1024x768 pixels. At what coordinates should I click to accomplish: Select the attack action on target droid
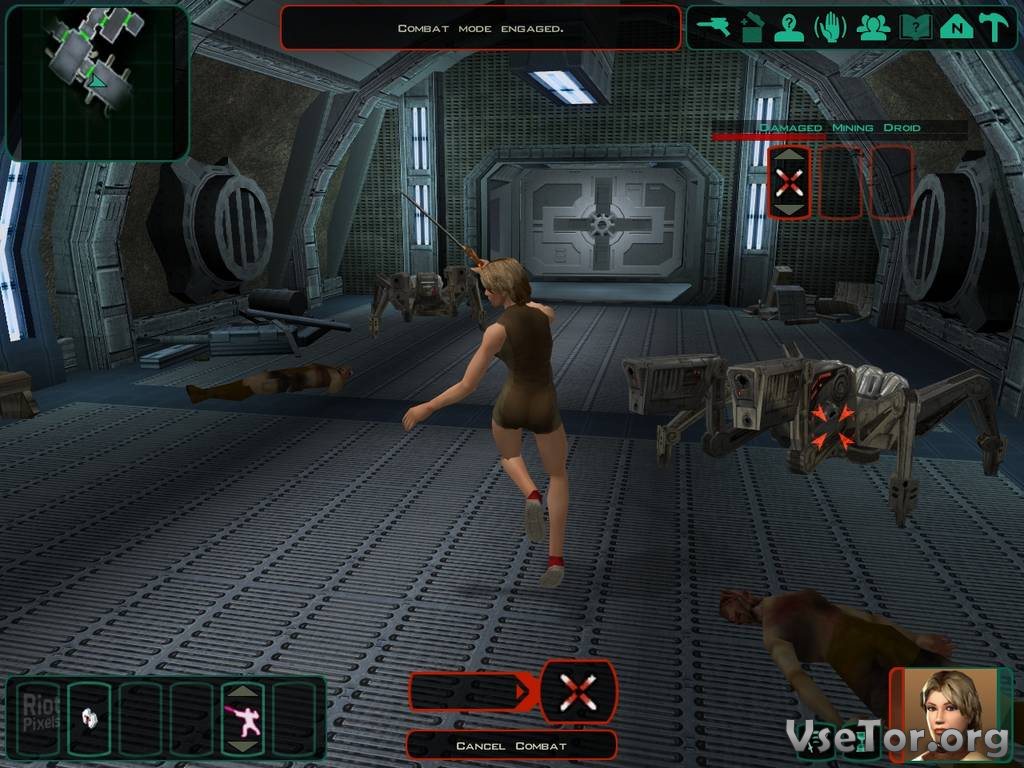pos(790,182)
